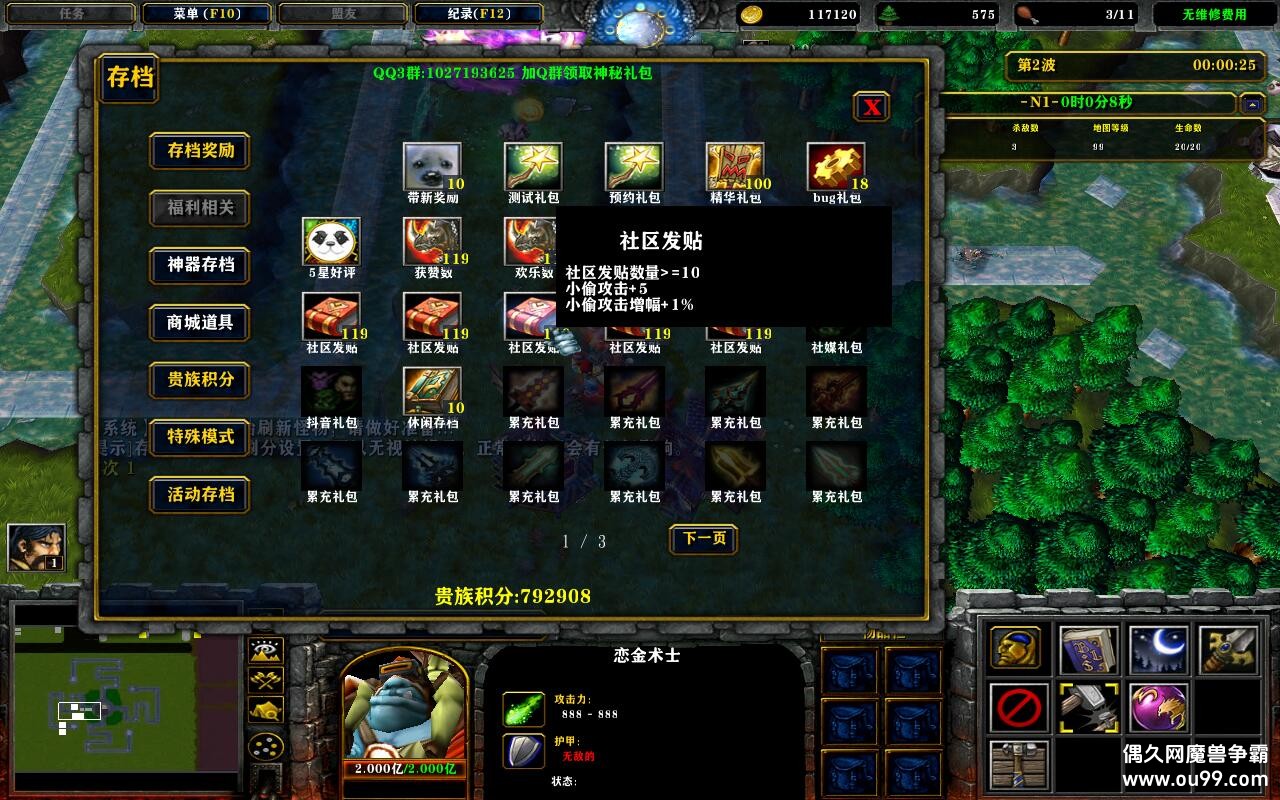This screenshot has height=800, width=1280.
Task: Open the 菜单 (F10) menu
Action: tap(209, 14)
